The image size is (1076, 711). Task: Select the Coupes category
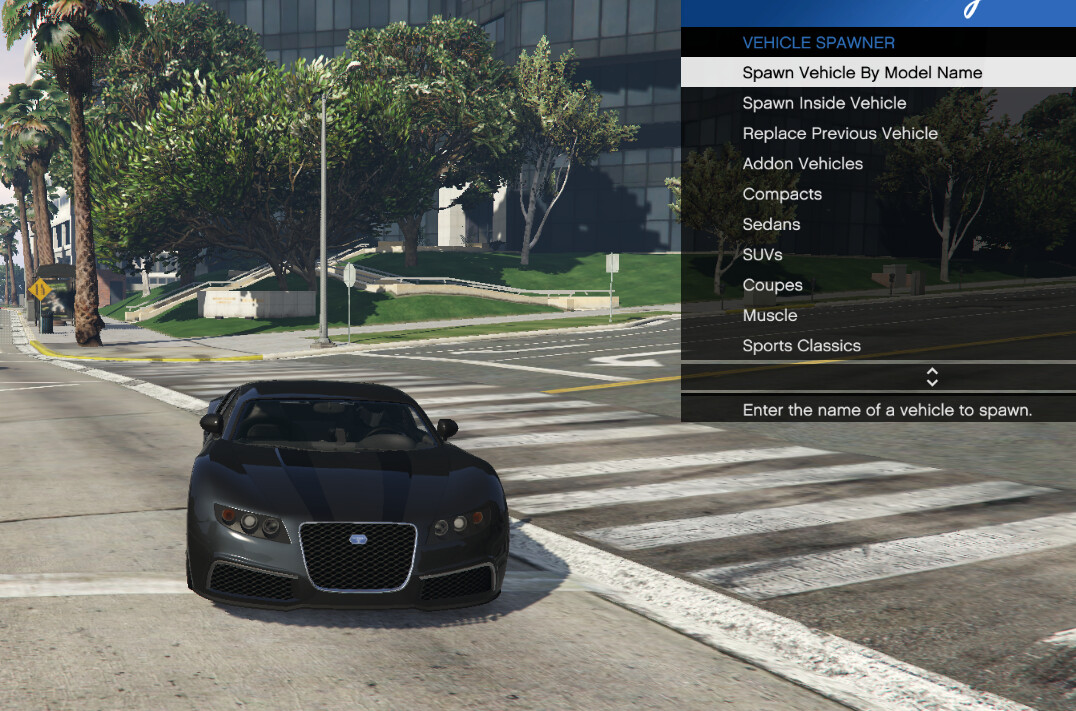pos(772,285)
